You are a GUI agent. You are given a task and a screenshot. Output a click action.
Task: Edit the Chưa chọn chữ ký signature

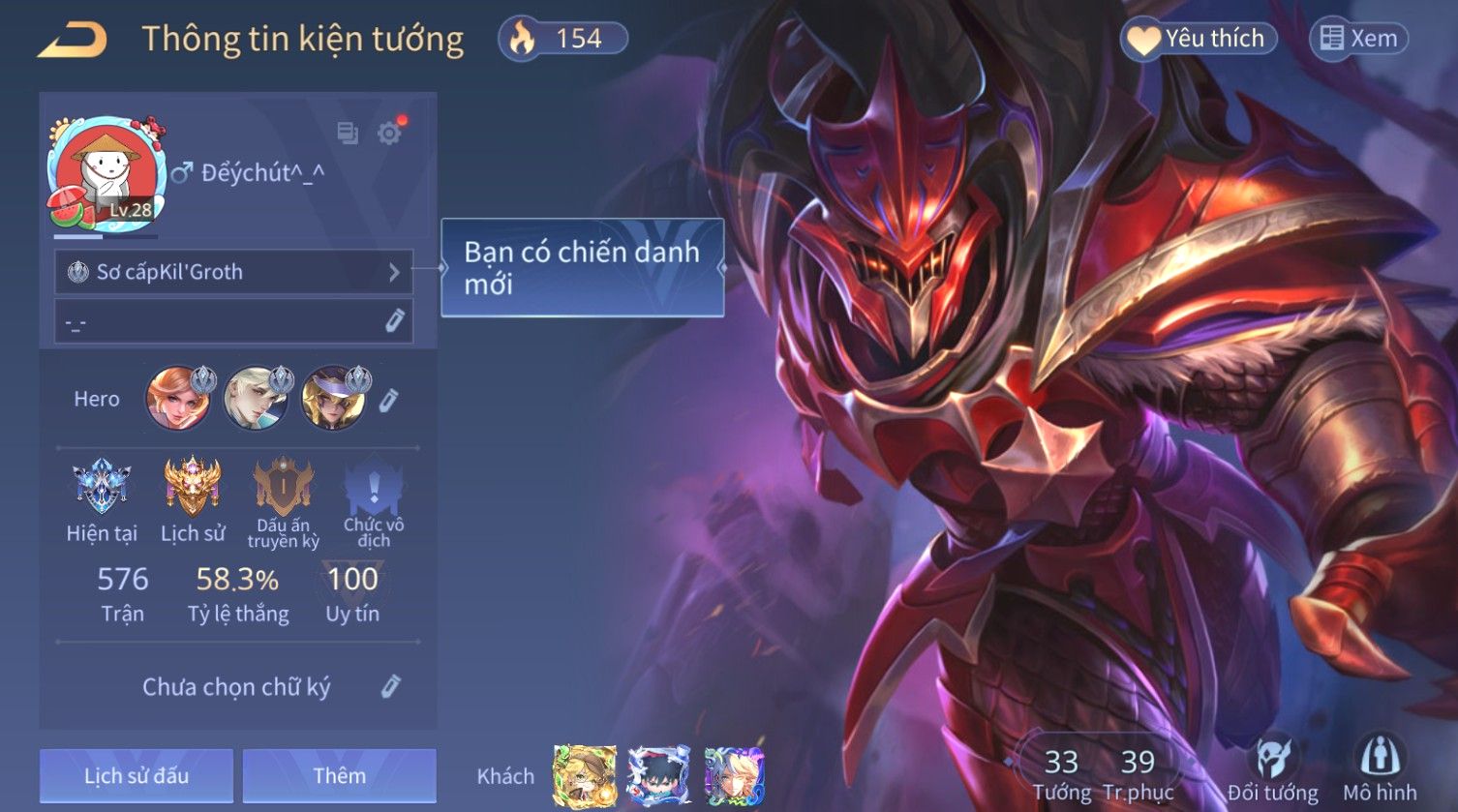click(x=390, y=687)
